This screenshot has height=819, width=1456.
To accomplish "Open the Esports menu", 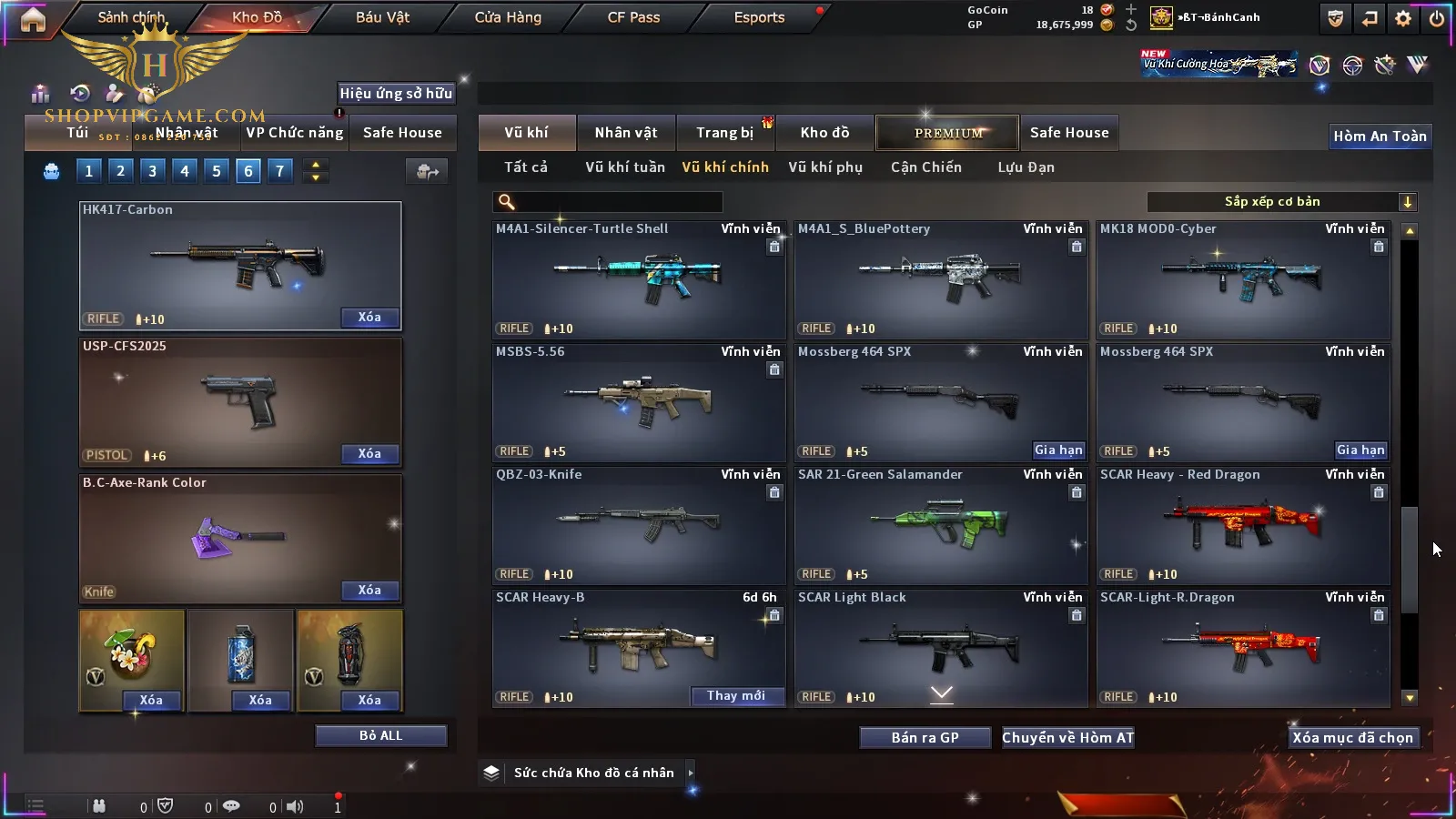I will pyautogui.click(x=759, y=17).
